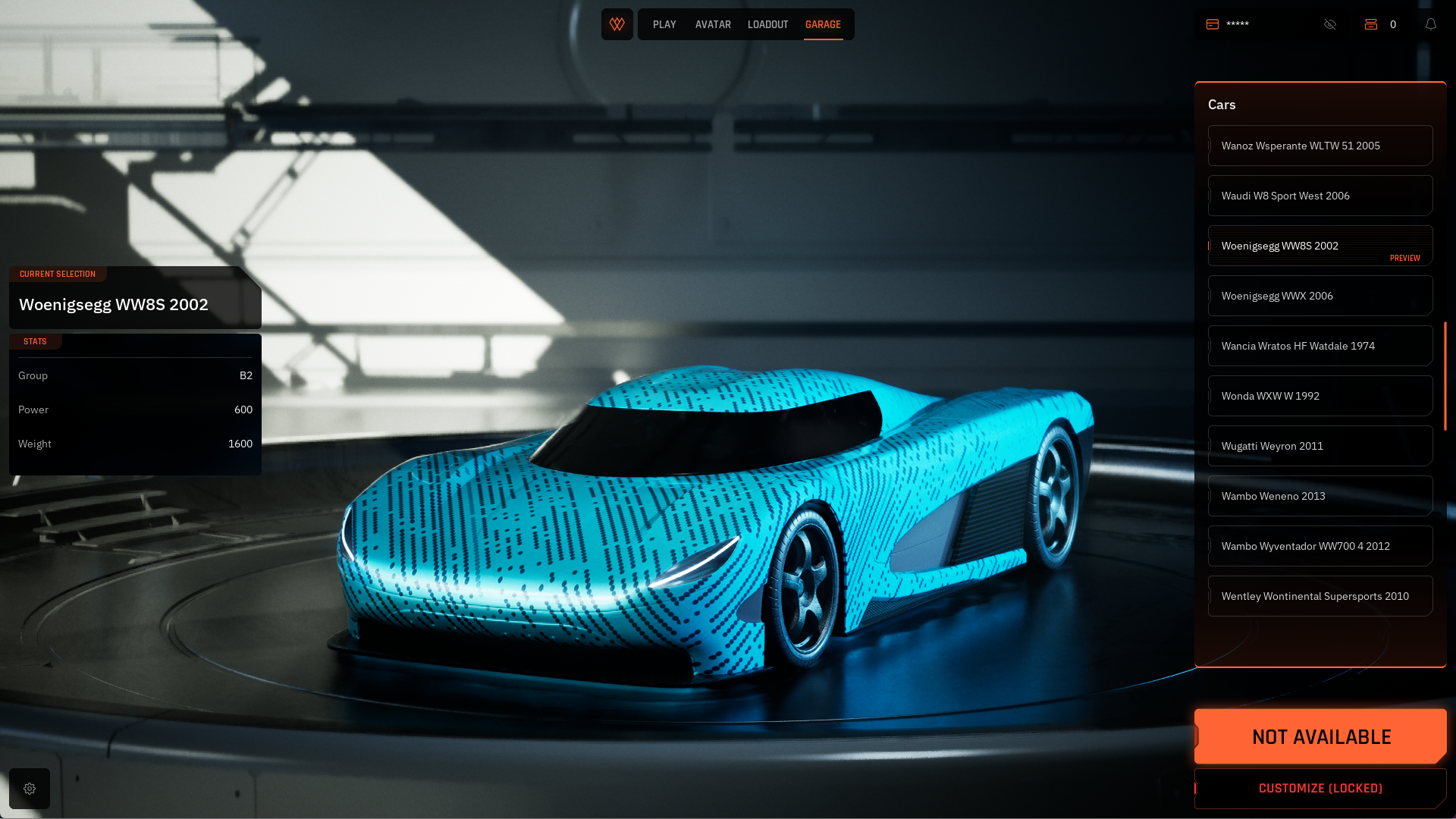Open the notifications bell
1456x819 pixels.
pos(1431,24)
